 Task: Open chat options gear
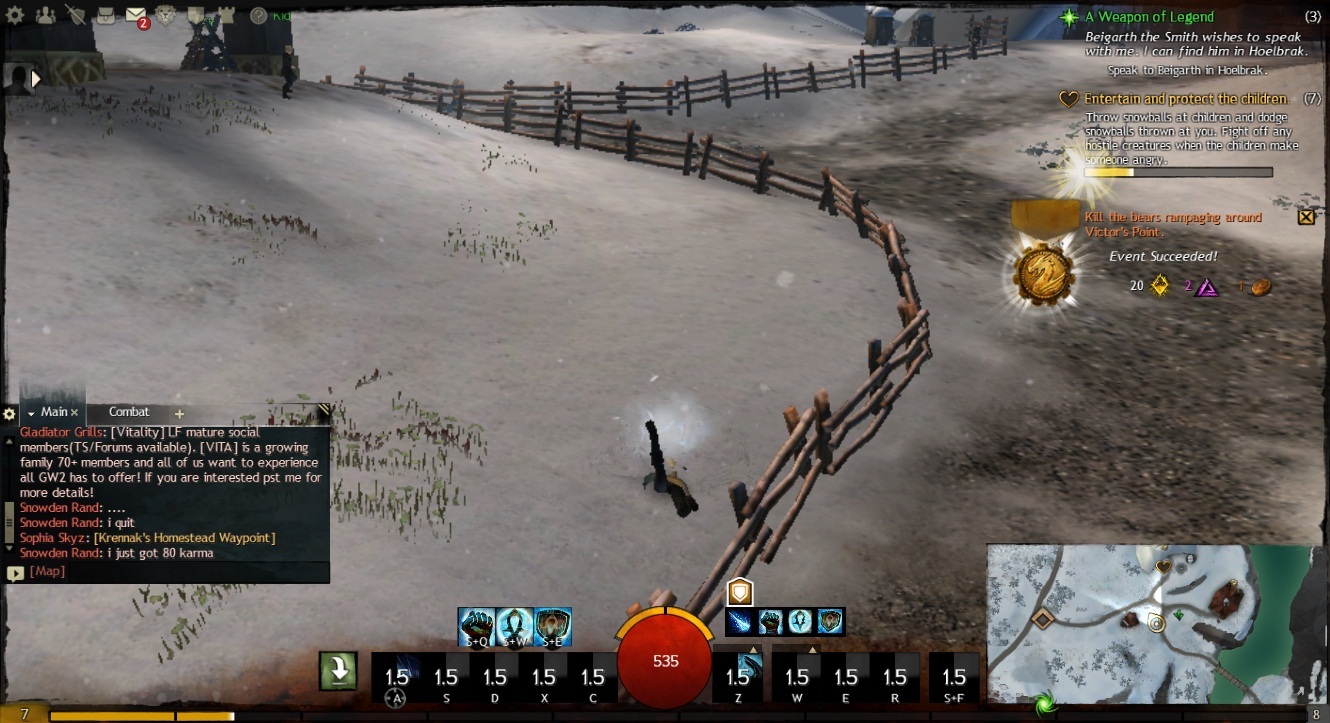click(x=10, y=413)
